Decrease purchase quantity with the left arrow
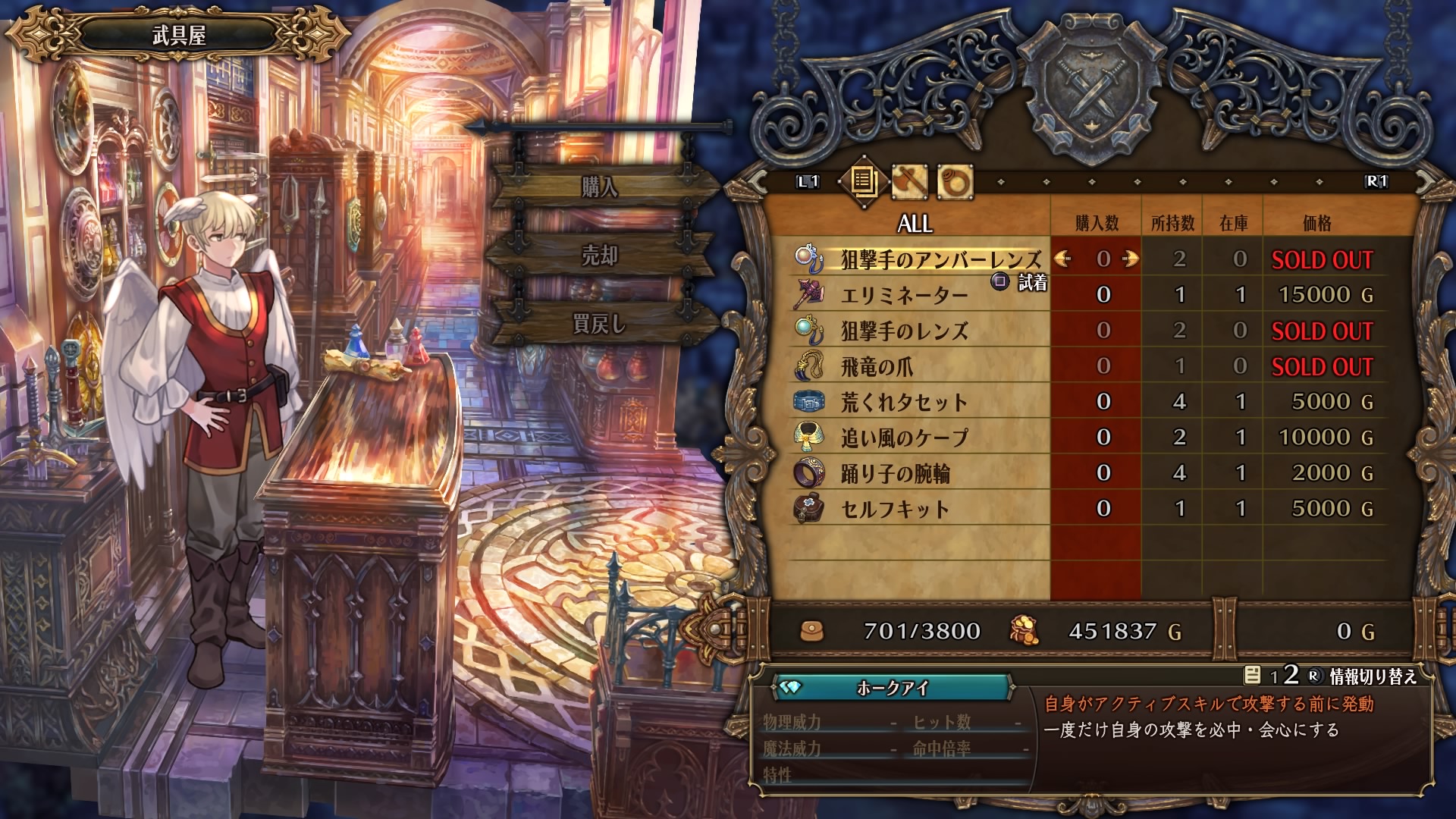 coord(1063,259)
